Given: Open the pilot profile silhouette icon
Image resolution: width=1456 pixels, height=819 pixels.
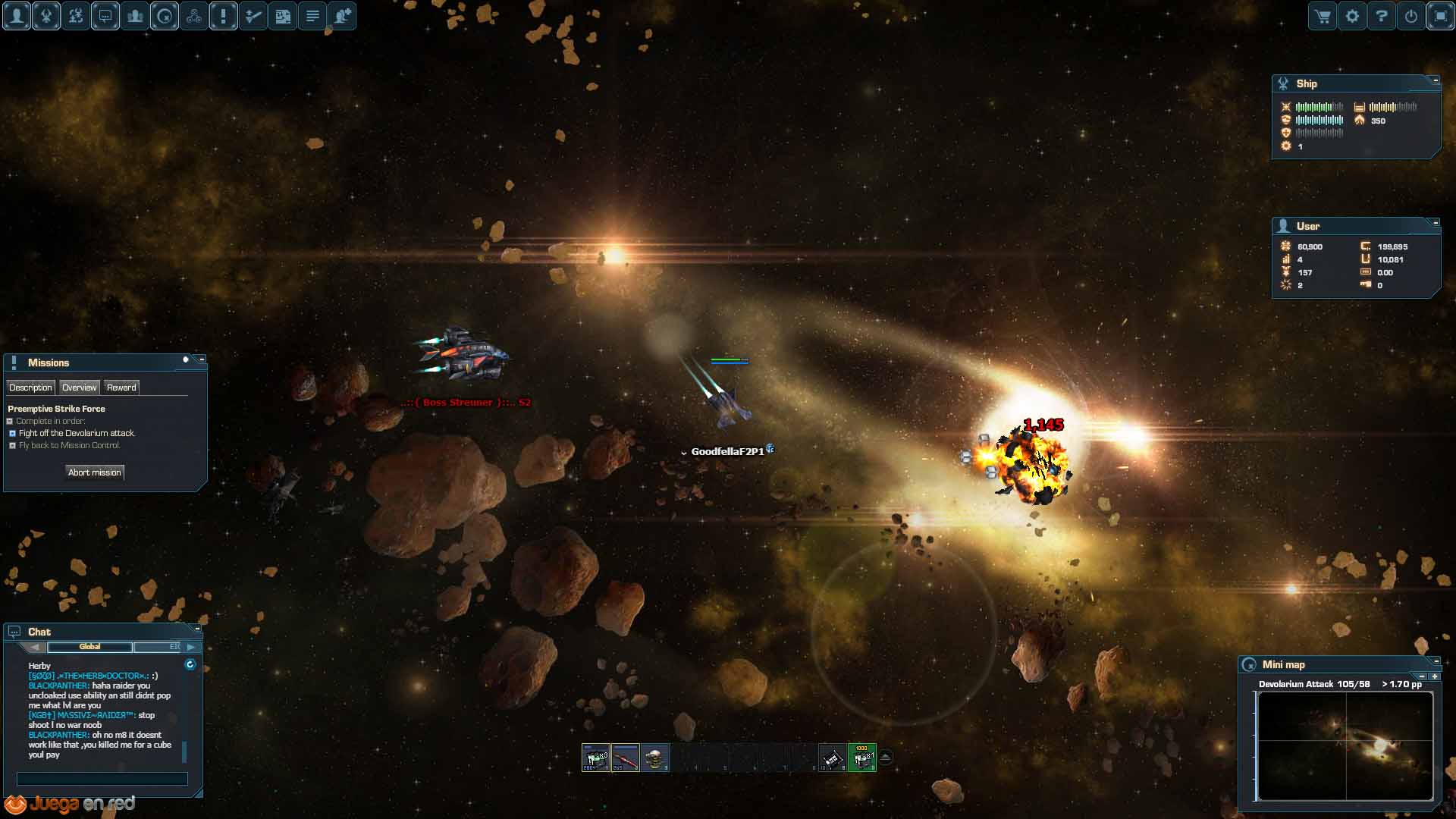Looking at the screenshot, I should pyautogui.click(x=17, y=16).
